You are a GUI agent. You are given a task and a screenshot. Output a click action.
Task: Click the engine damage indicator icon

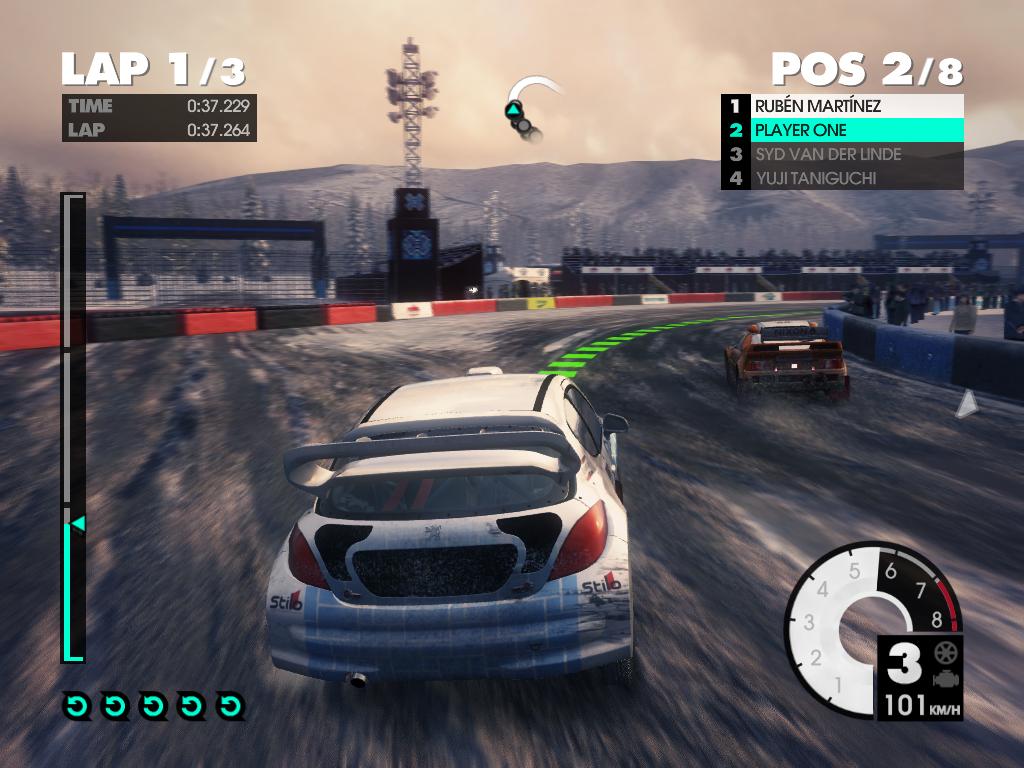(x=942, y=679)
